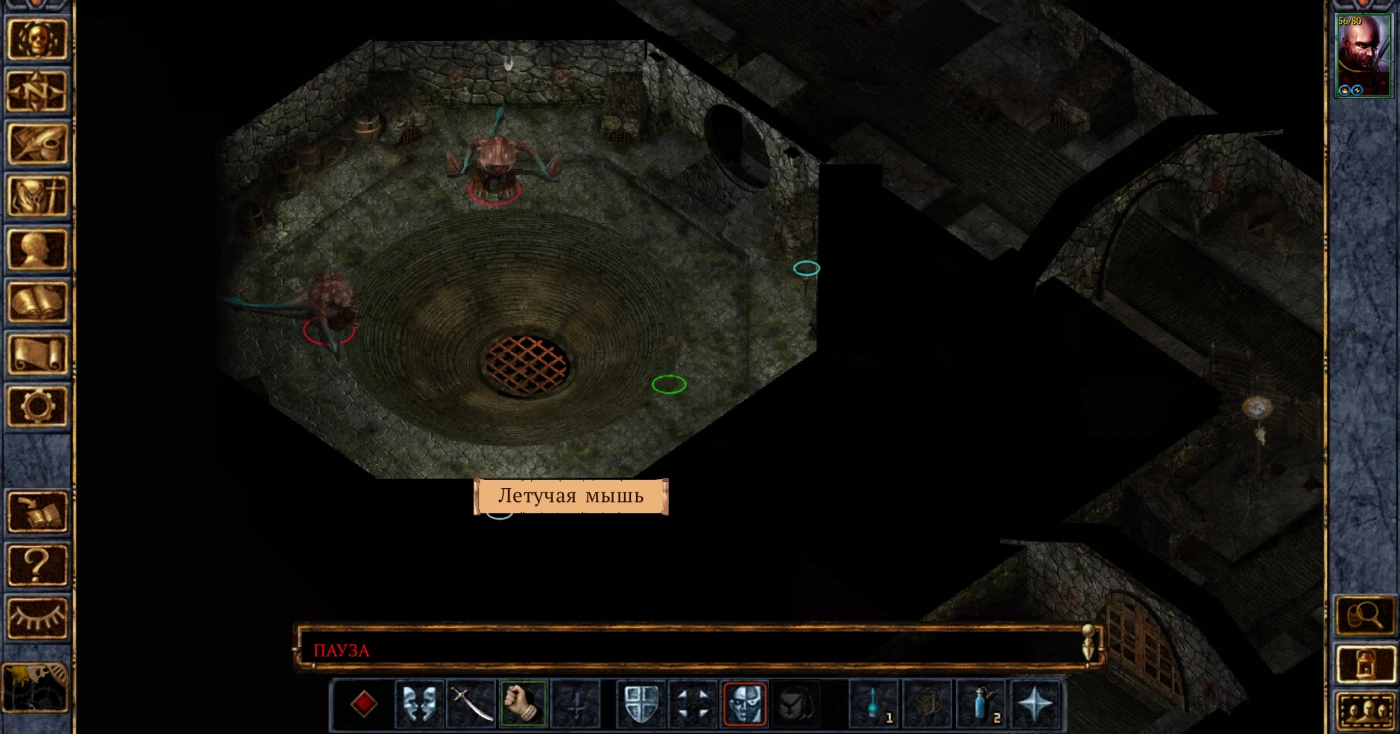Choose the scimitar weapon slot
This screenshot has height=734, width=1400.
pos(471,704)
